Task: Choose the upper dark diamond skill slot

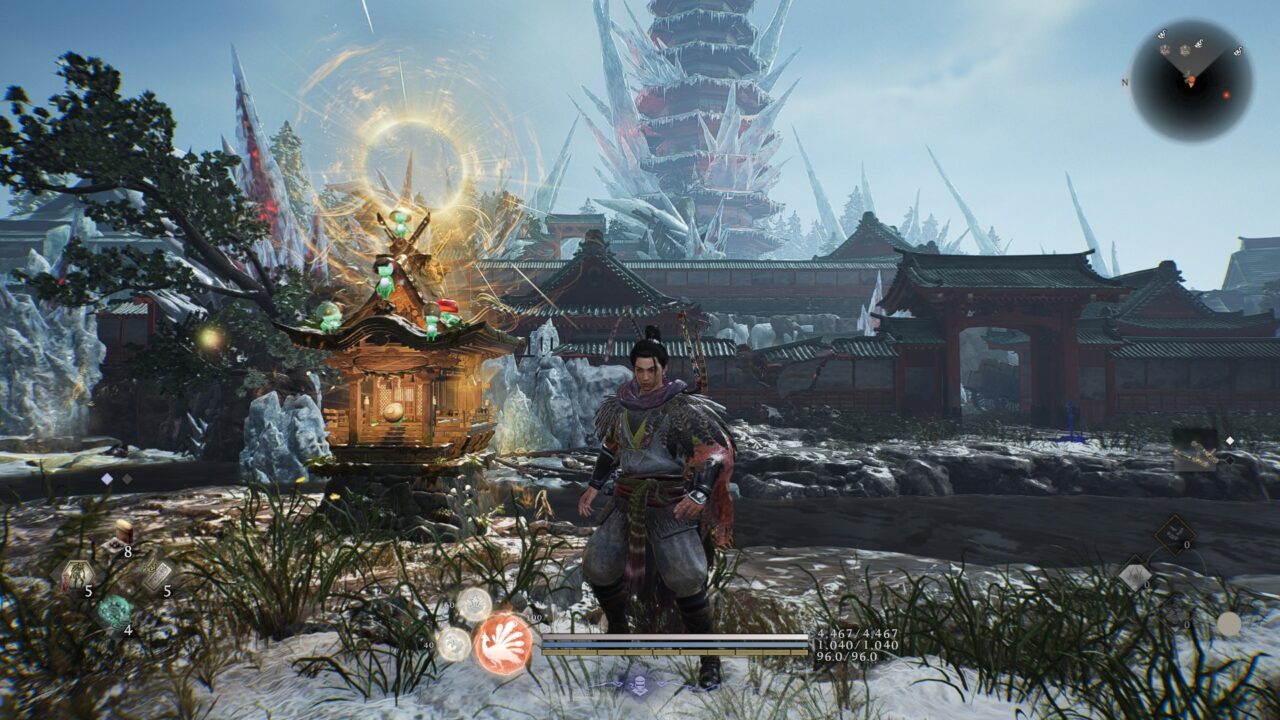Action: coord(1173,534)
